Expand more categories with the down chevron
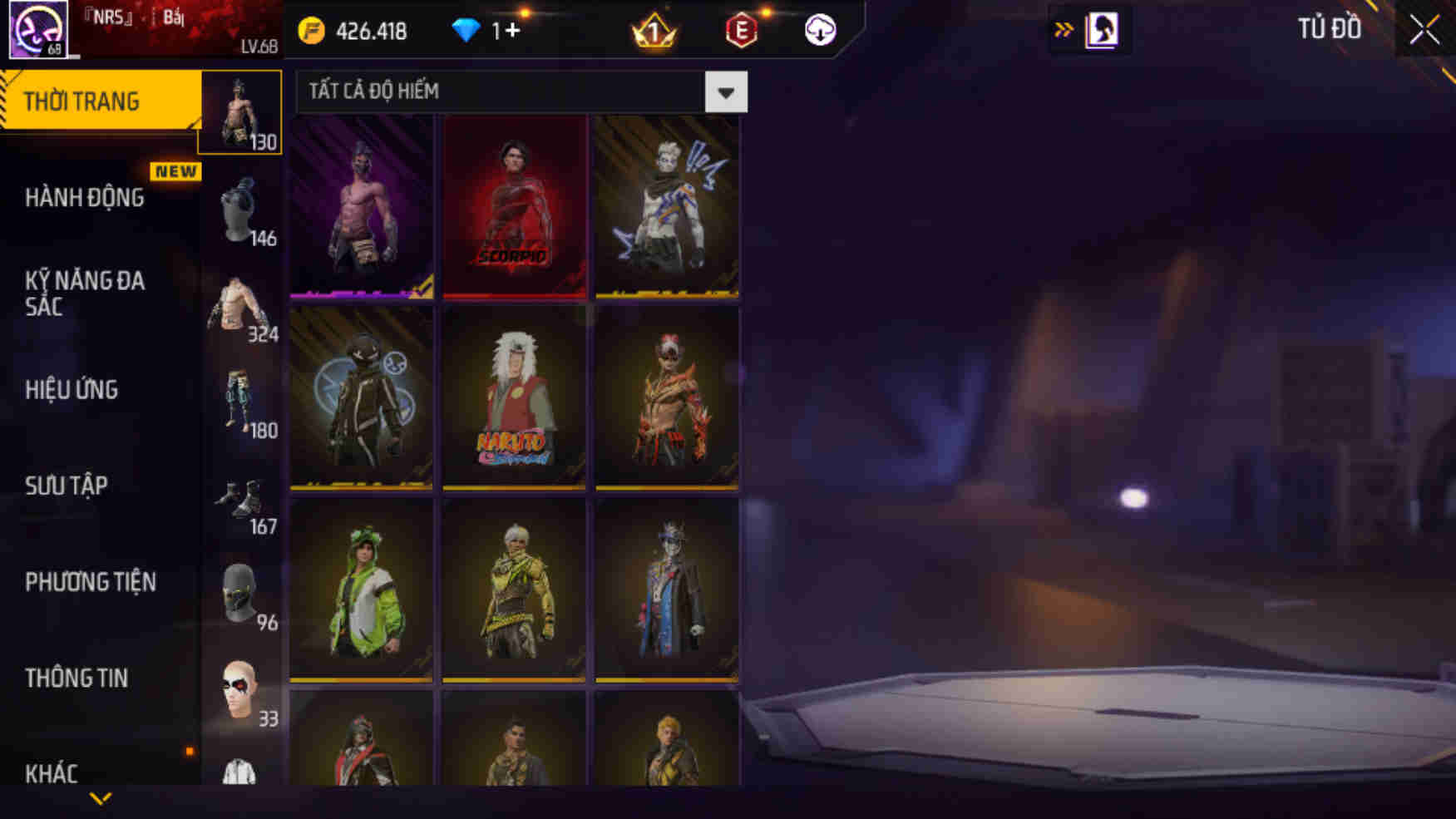Image resolution: width=1456 pixels, height=819 pixels. 100,797
